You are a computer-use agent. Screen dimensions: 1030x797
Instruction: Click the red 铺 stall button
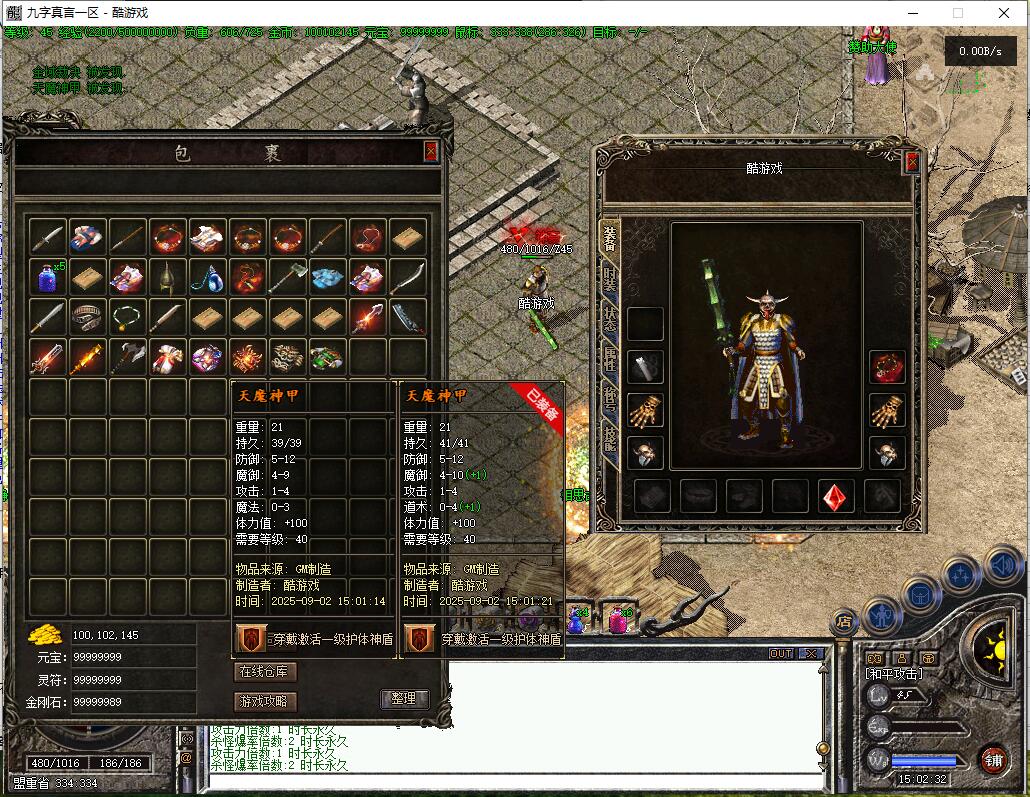tap(992, 760)
